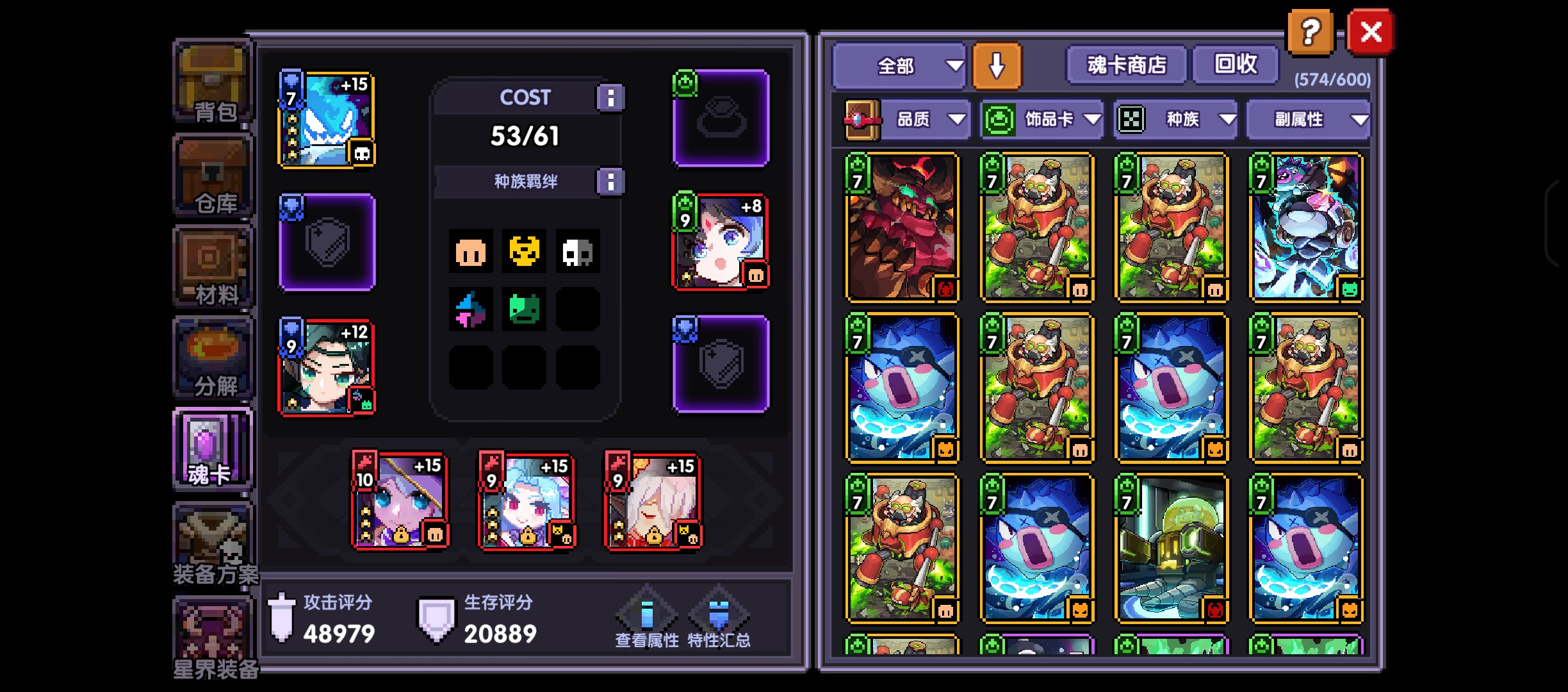Switch to the 仓库 warehouse tab
Screen dimensions: 1568x692
(213, 176)
